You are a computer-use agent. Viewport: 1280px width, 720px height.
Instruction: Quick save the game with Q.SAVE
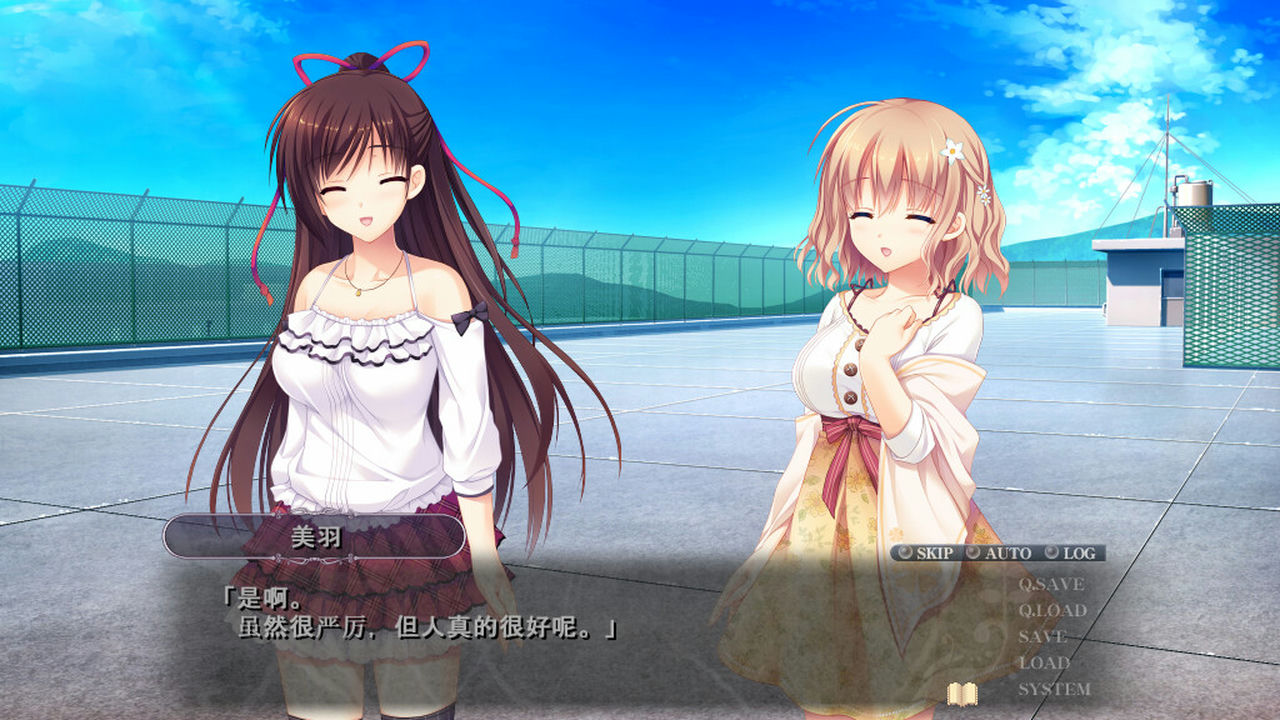tap(1052, 585)
